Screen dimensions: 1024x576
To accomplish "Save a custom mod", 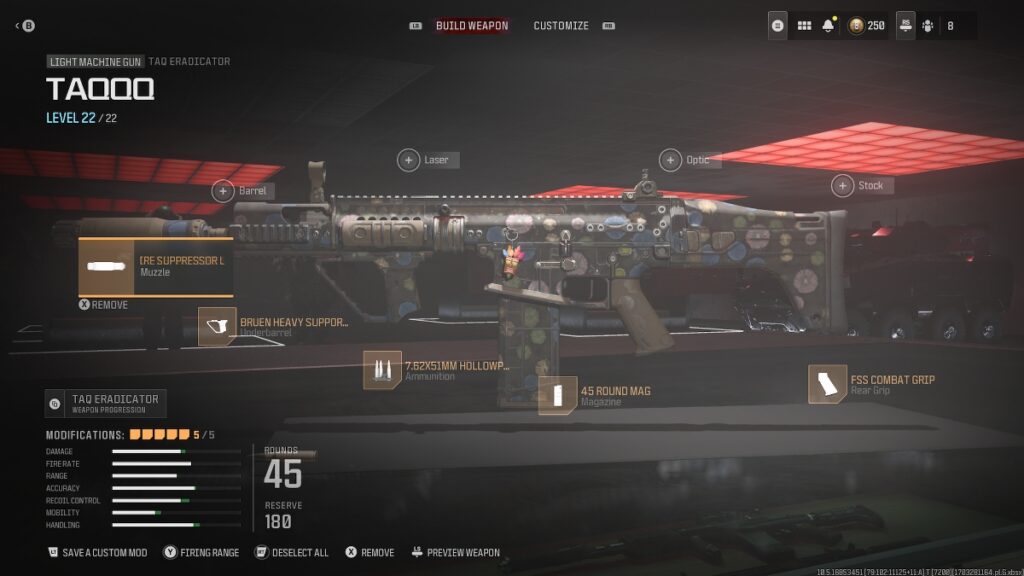I will (98, 553).
